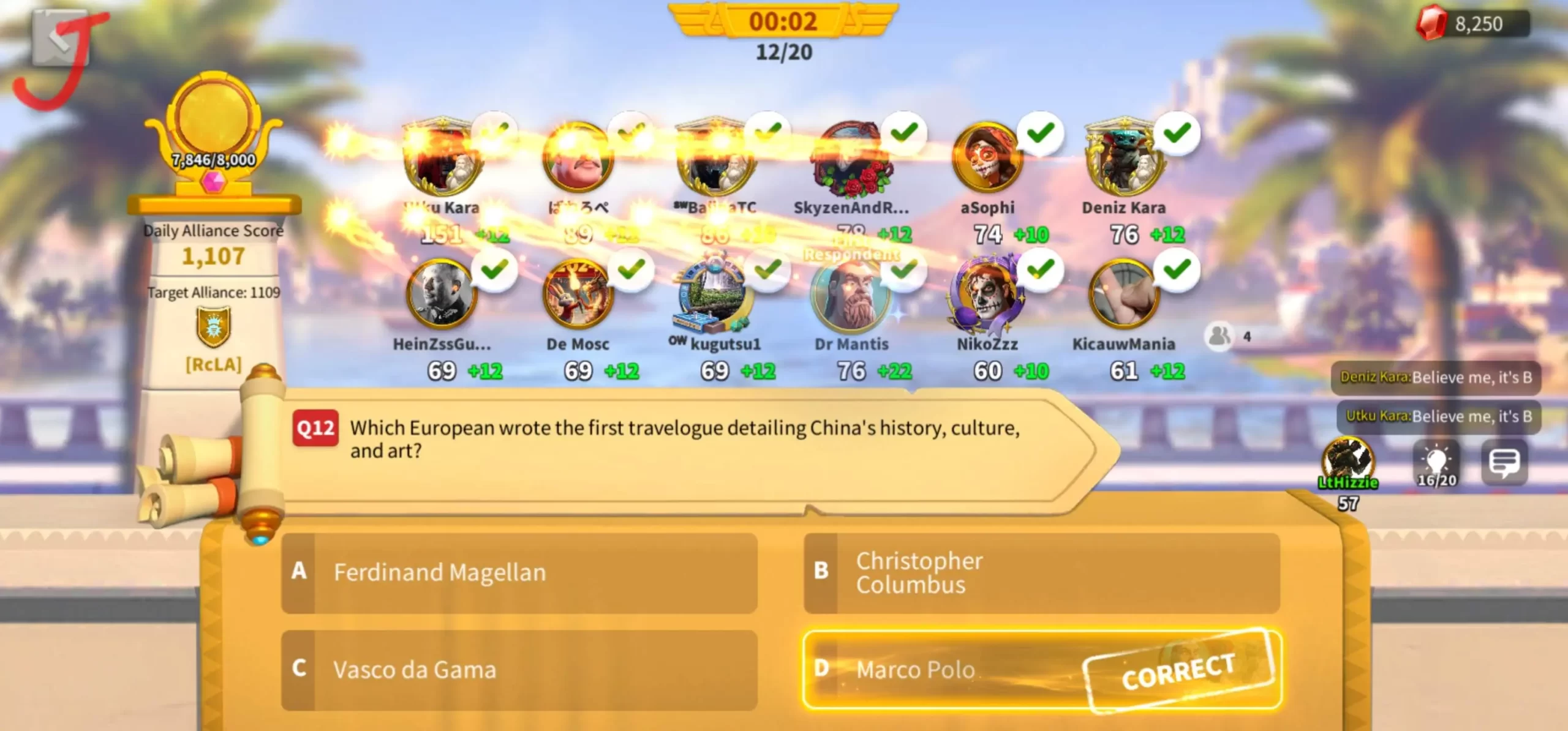The image size is (1568, 731).
Task: Go back with the top-left arrow button
Action: point(59,38)
